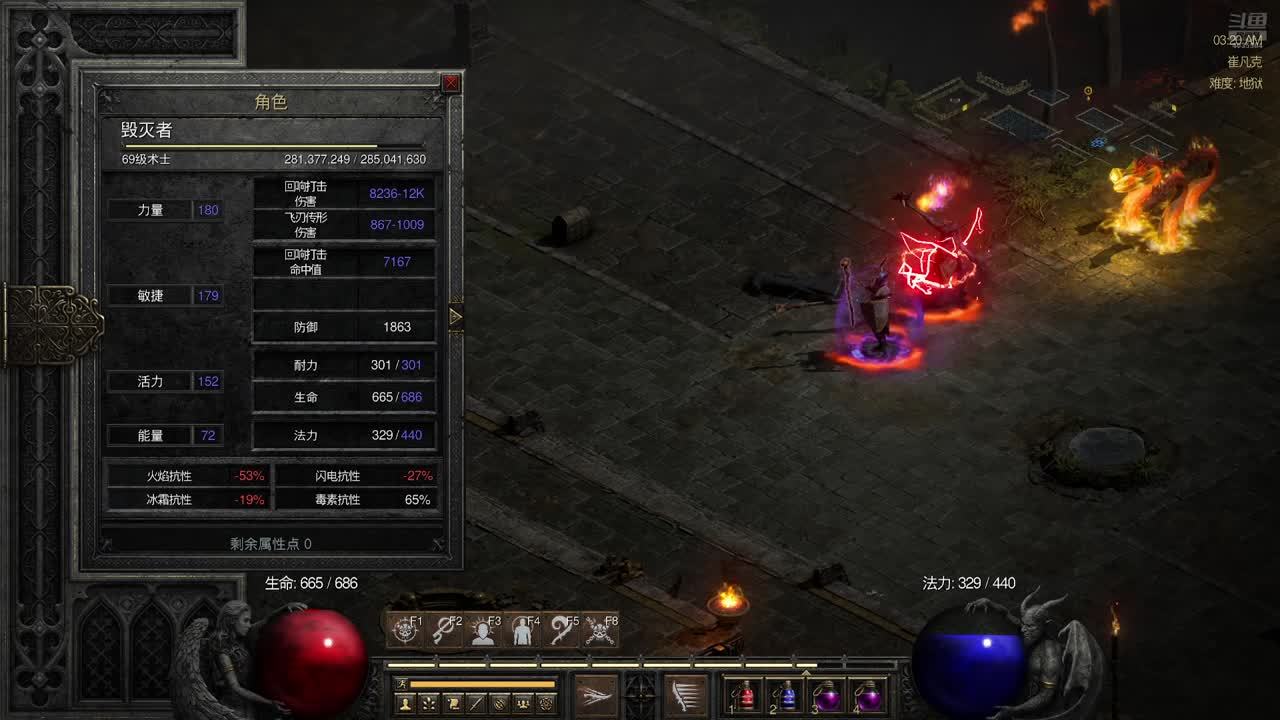The width and height of the screenshot is (1280, 720).
Task: Activate the F3 glowing head skill
Action: point(483,630)
